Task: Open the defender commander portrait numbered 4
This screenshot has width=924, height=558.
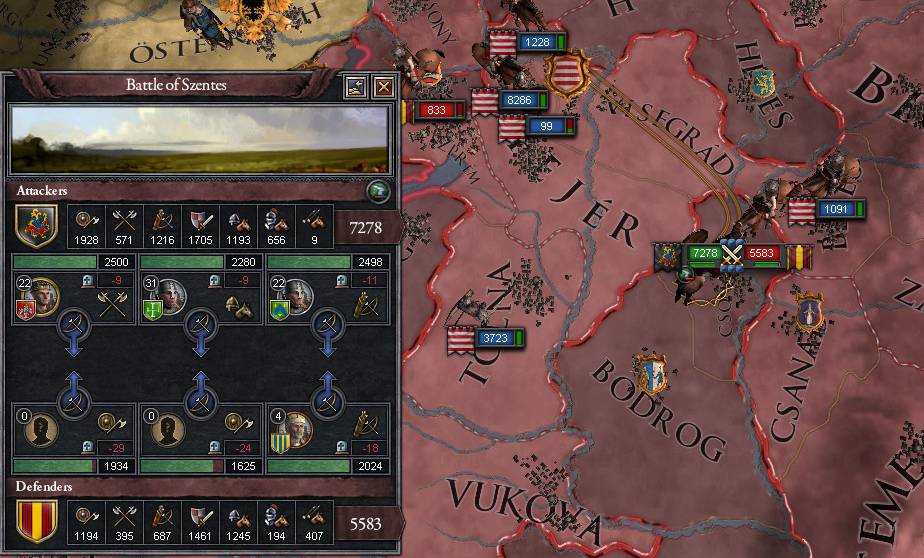Action: (x=295, y=429)
